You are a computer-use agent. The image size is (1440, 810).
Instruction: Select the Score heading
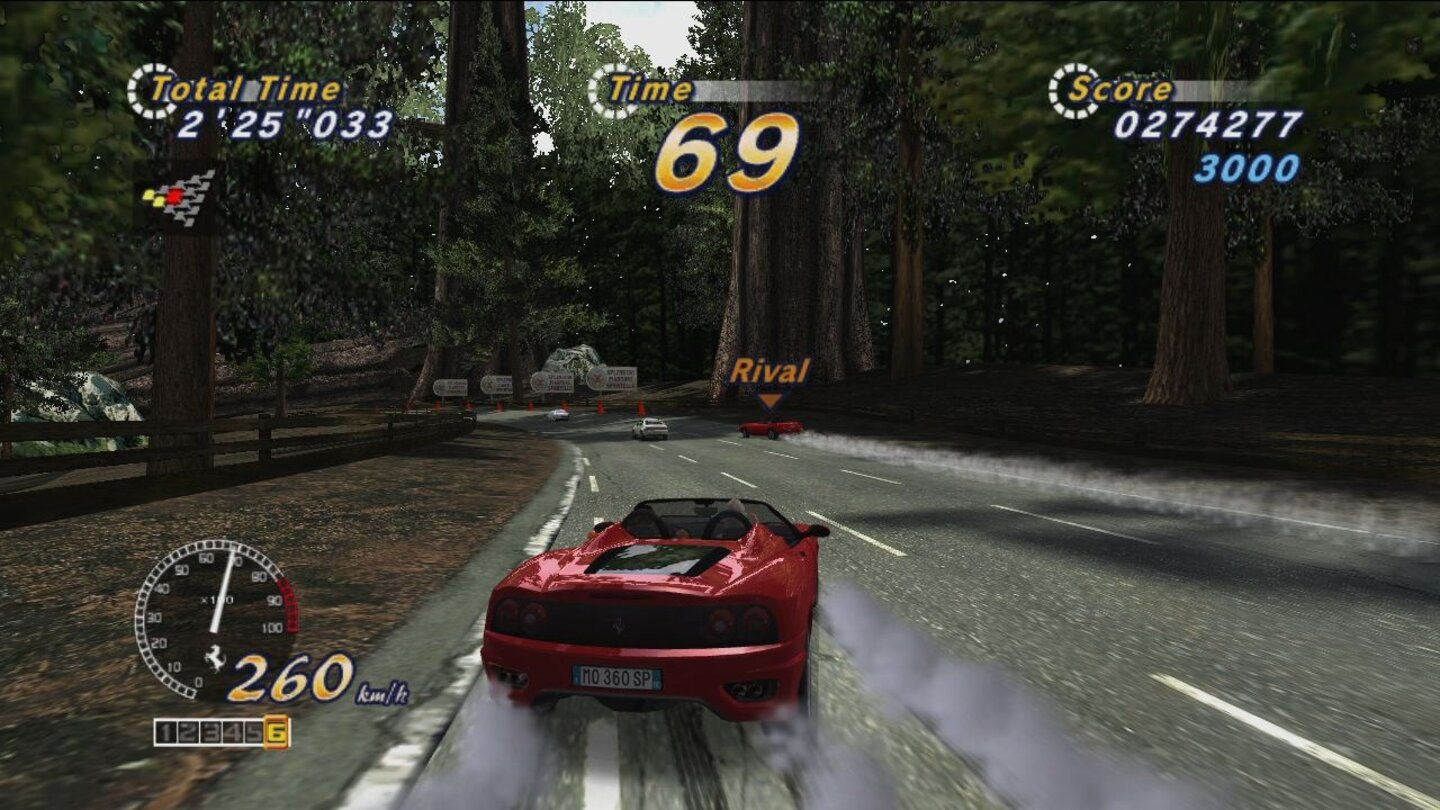click(x=1120, y=90)
